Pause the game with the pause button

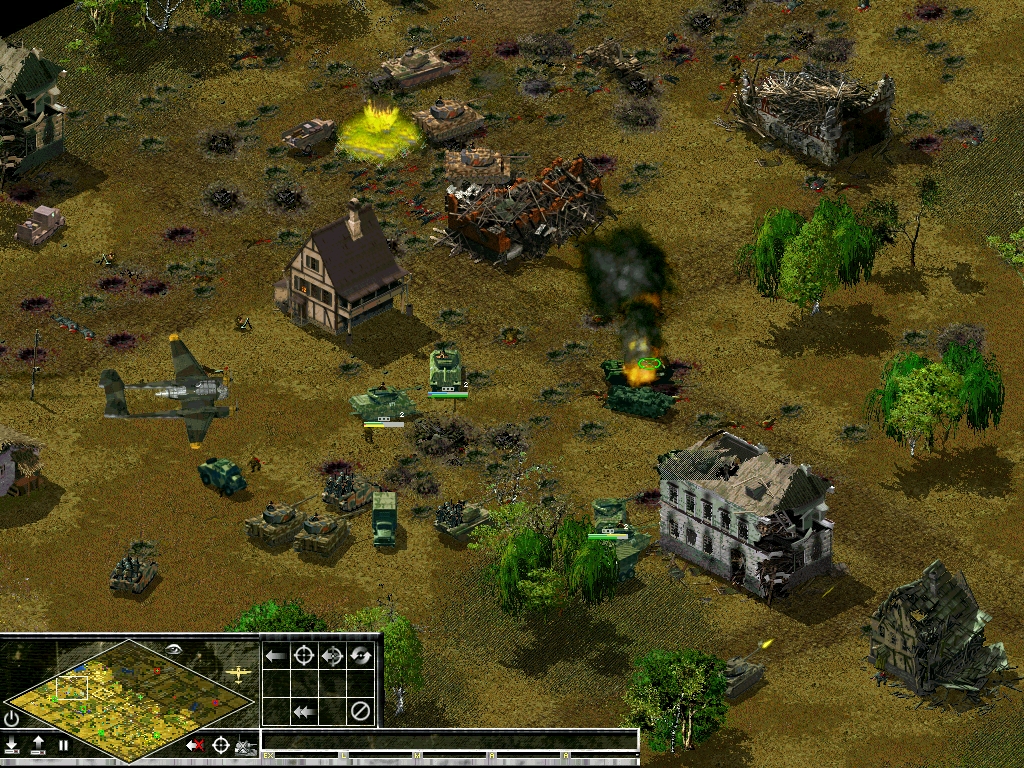63,744
